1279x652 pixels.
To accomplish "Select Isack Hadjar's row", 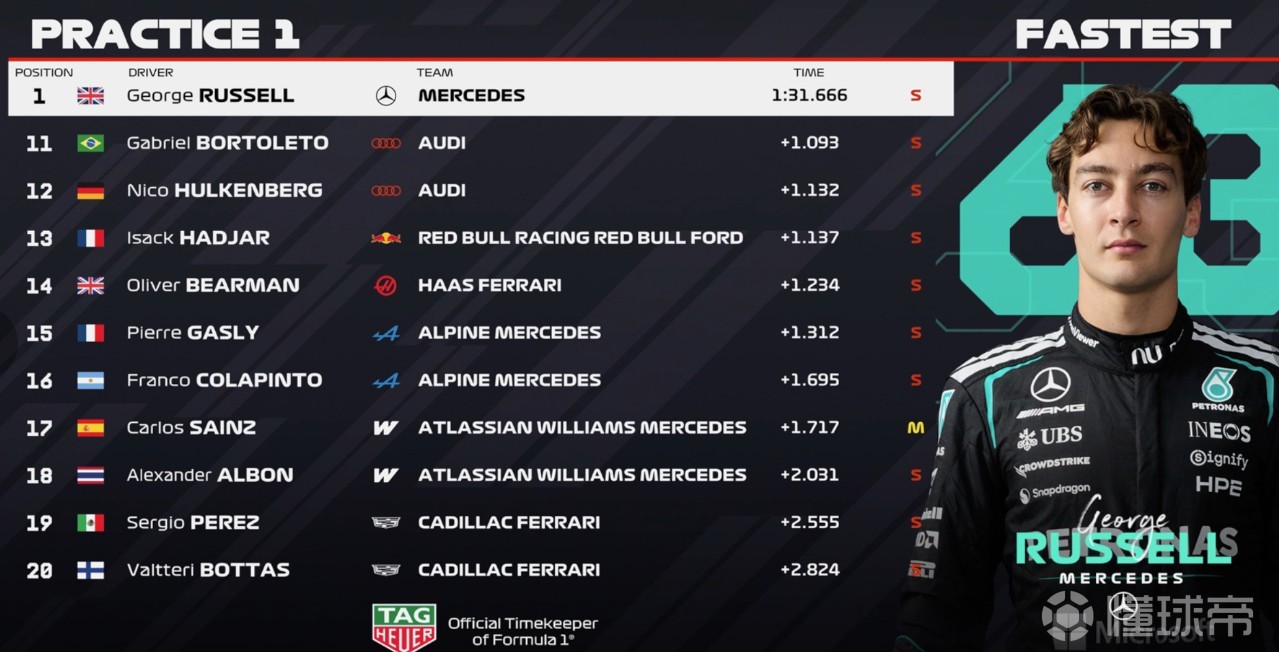I will pos(480,238).
